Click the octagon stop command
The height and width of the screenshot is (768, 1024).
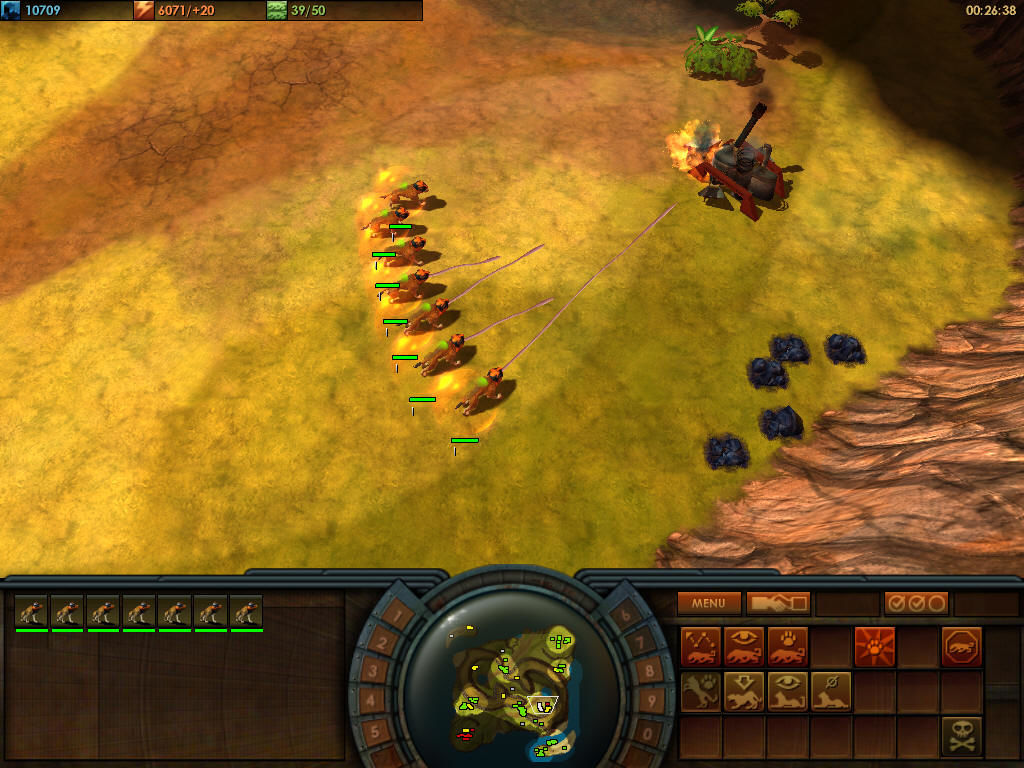click(961, 647)
